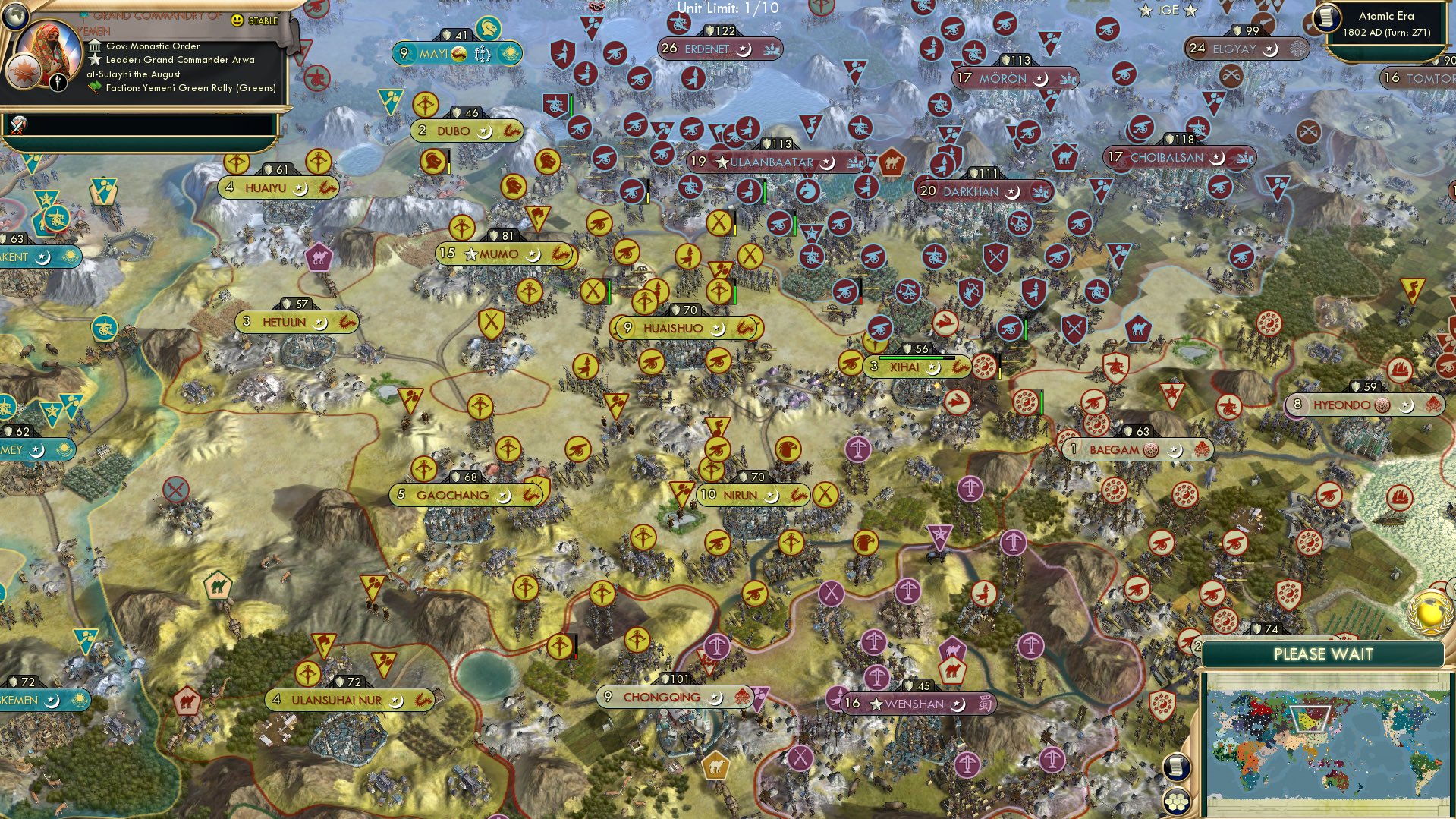
Task: Click the globe icon above the leader portrait
Action: (x=14, y=16)
